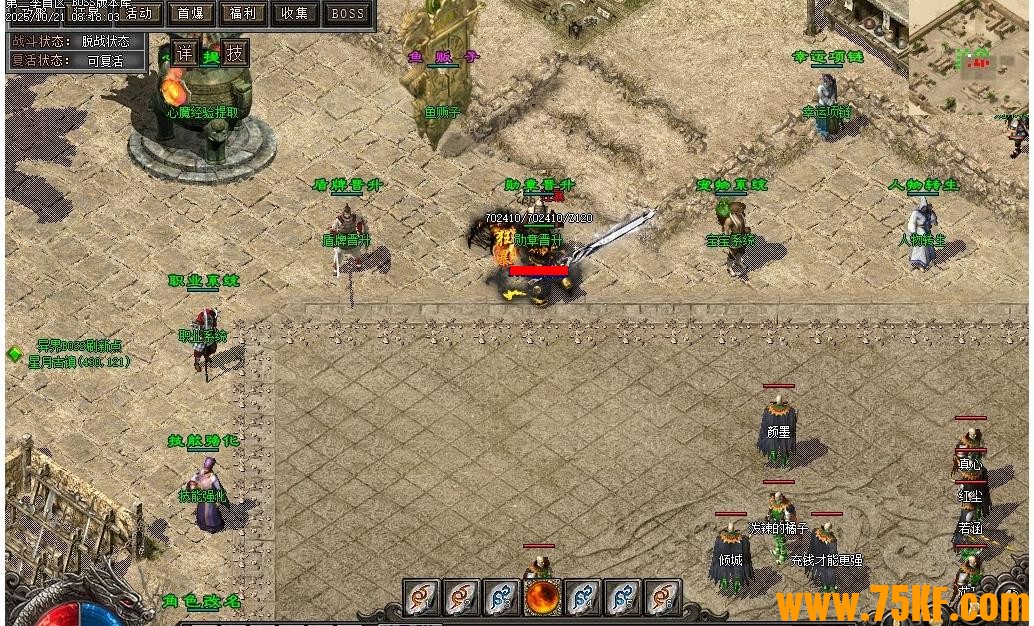Open the 活动 events menu

point(140,14)
